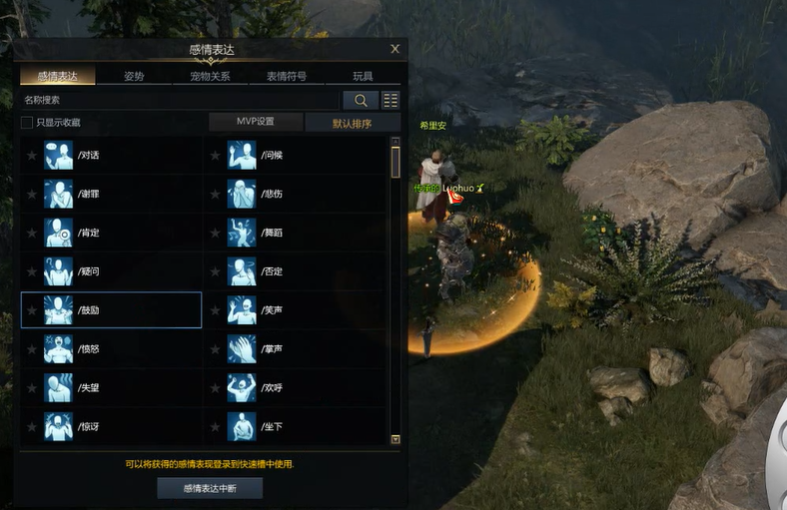This screenshot has width=787, height=510.
Task: Close the 感情表达 emote window
Action: [395, 49]
